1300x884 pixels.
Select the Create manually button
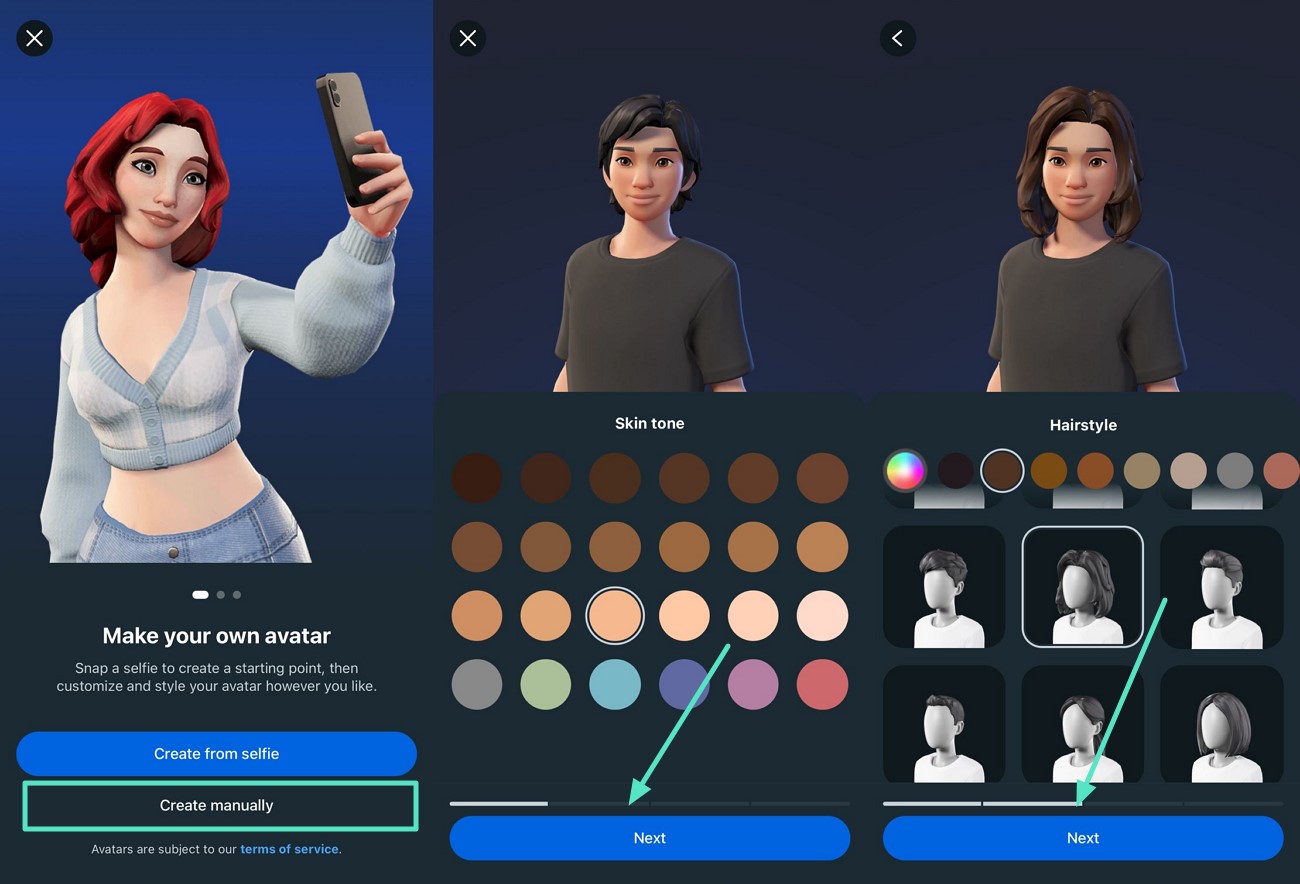coord(217,805)
